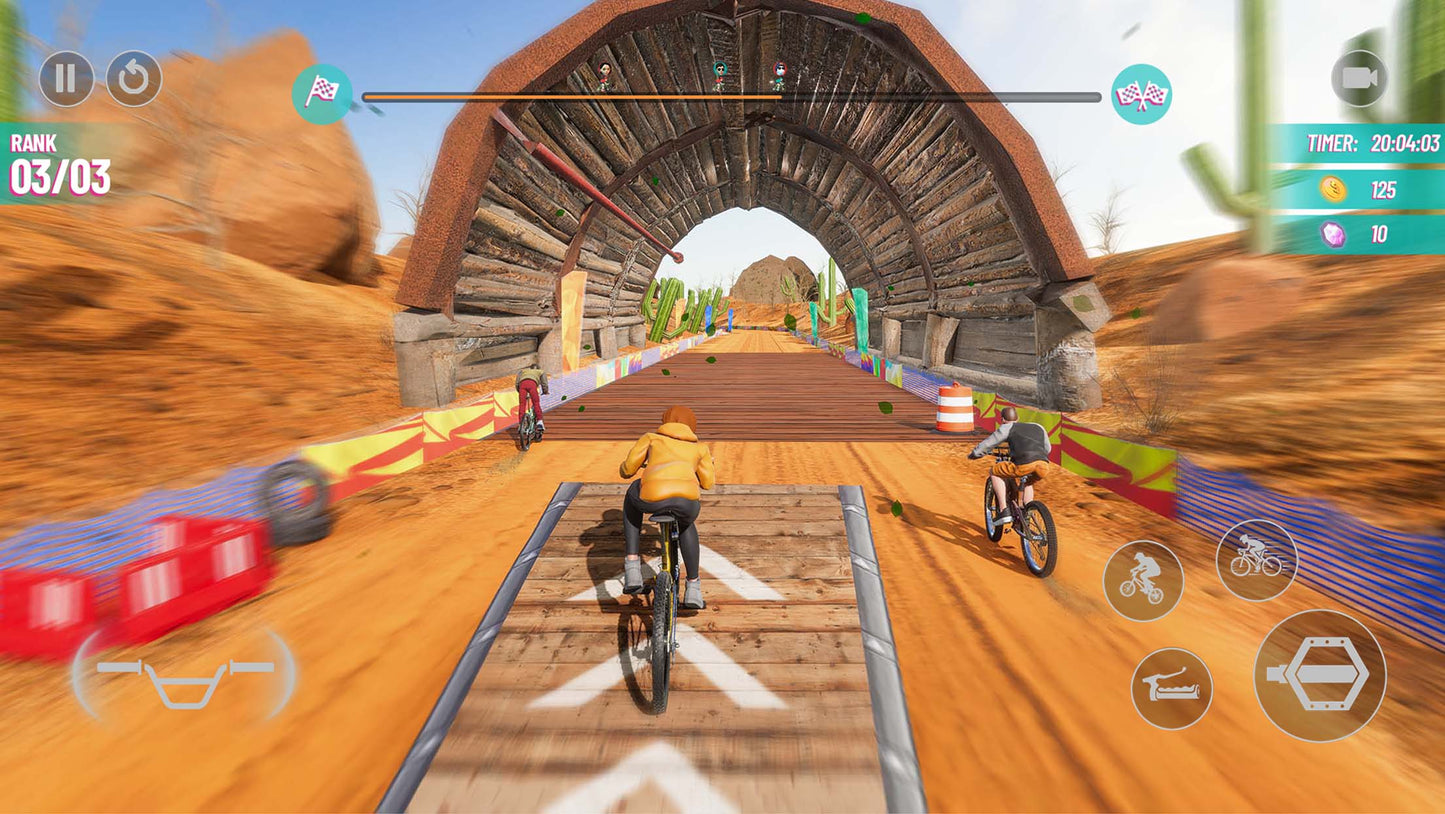Pause the race
Image resolution: width=1445 pixels, height=814 pixels.
pyautogui.click(x=66, y=79)
